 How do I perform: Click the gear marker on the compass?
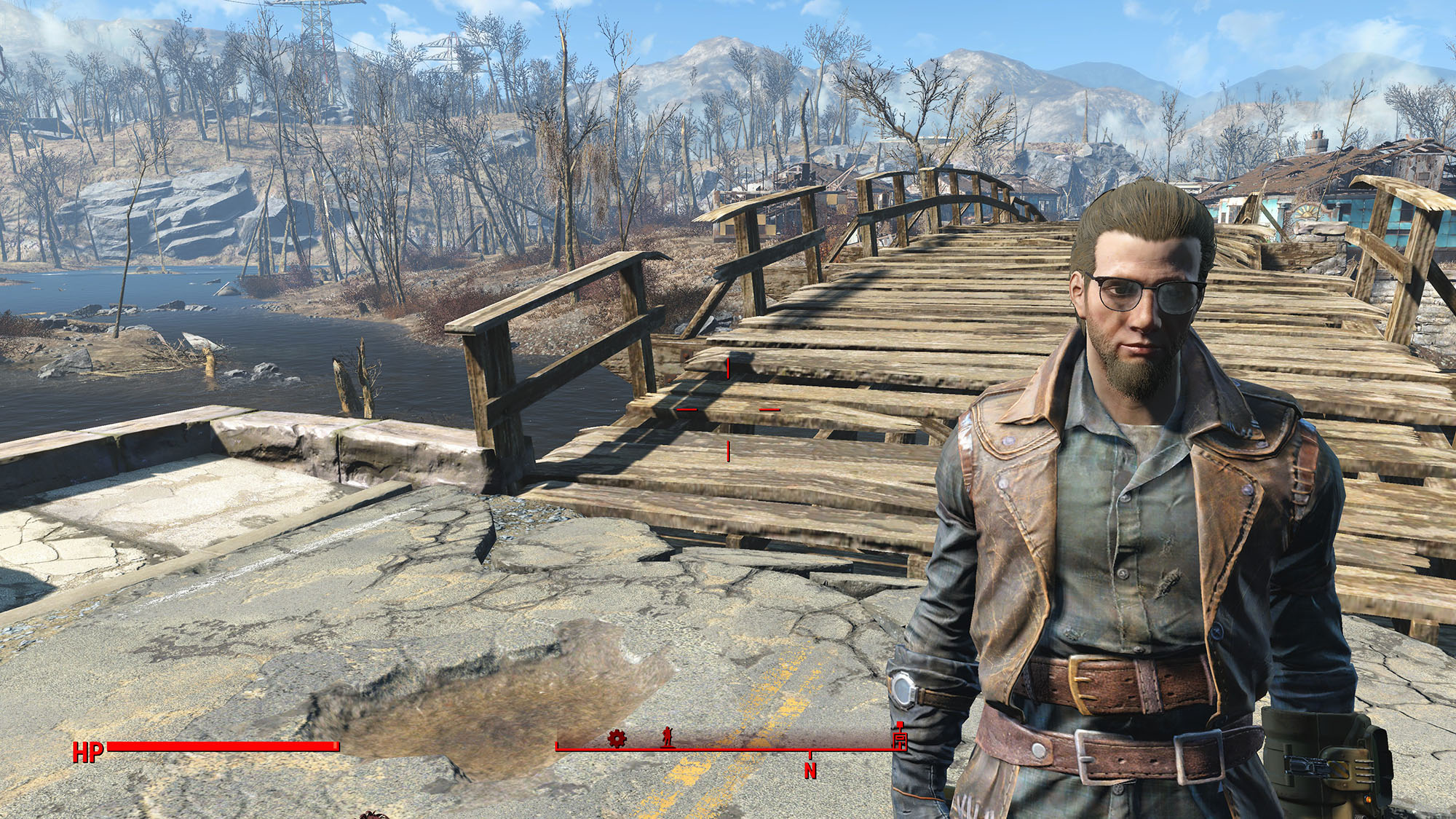617,739
